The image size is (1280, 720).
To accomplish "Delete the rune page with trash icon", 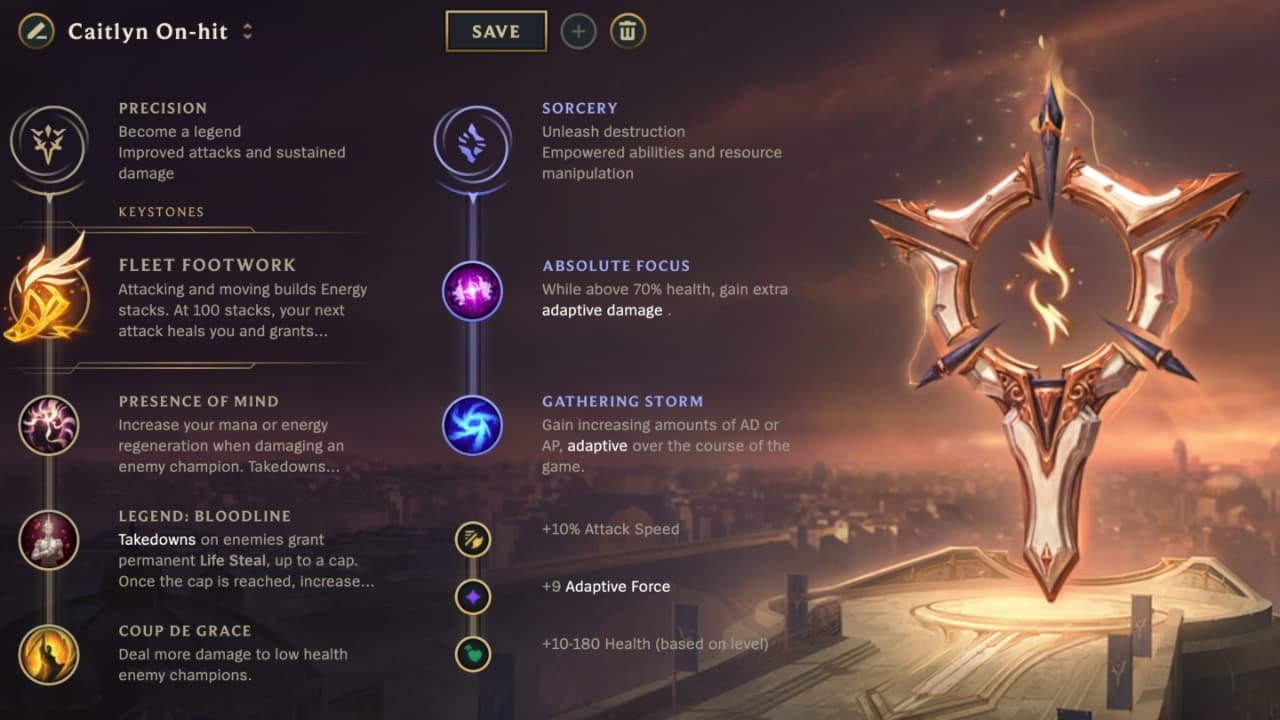I will (x=628, y=31).
